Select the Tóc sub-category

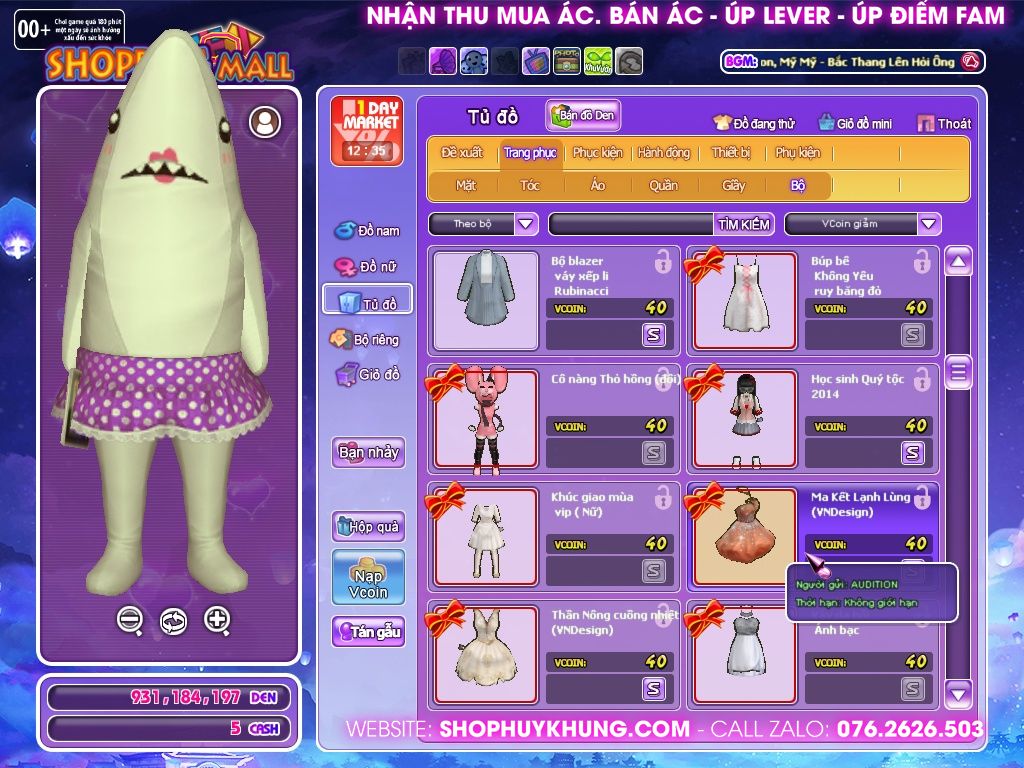point(530,185)
